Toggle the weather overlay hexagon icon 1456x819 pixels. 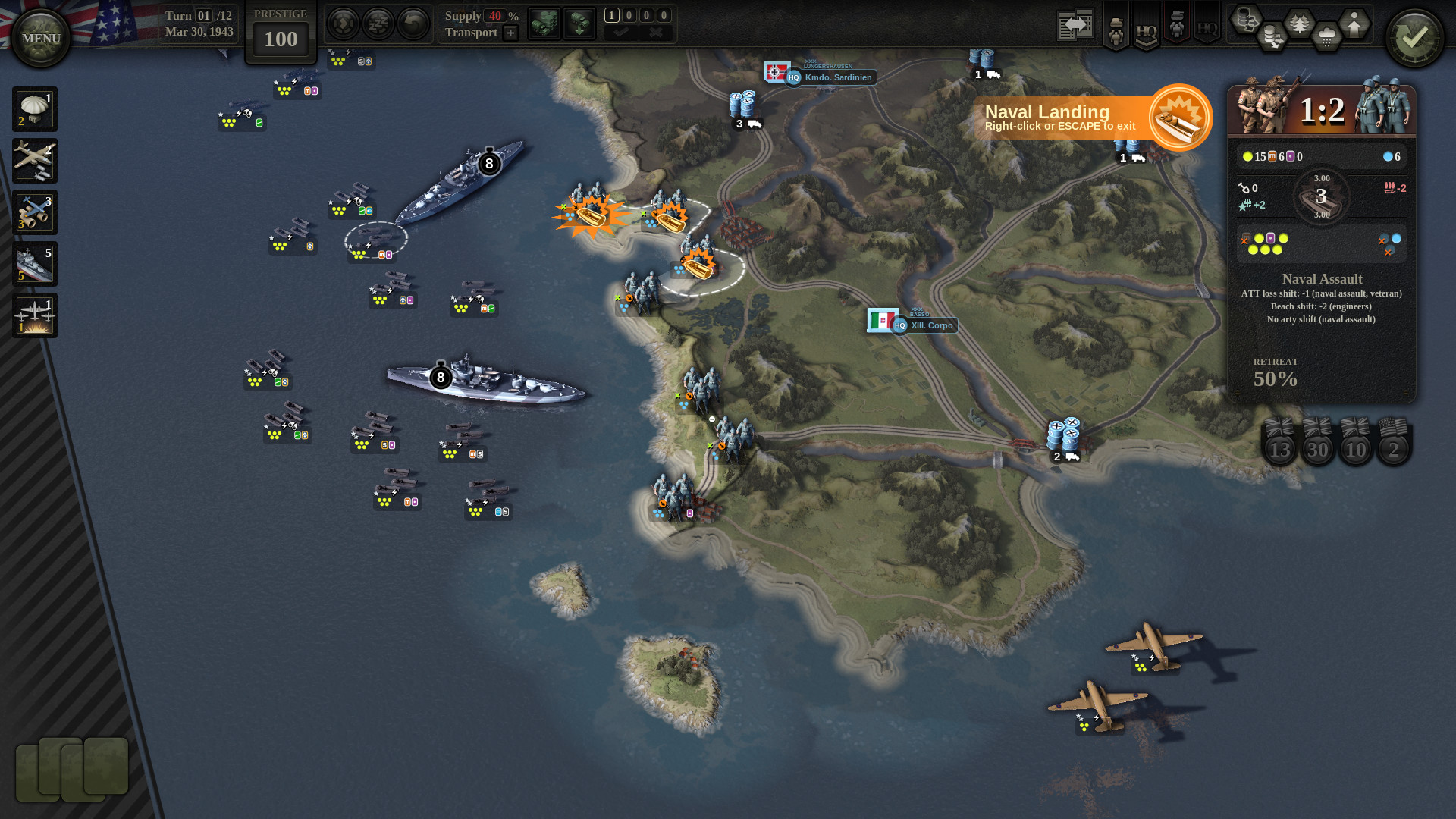(1325, 34)
